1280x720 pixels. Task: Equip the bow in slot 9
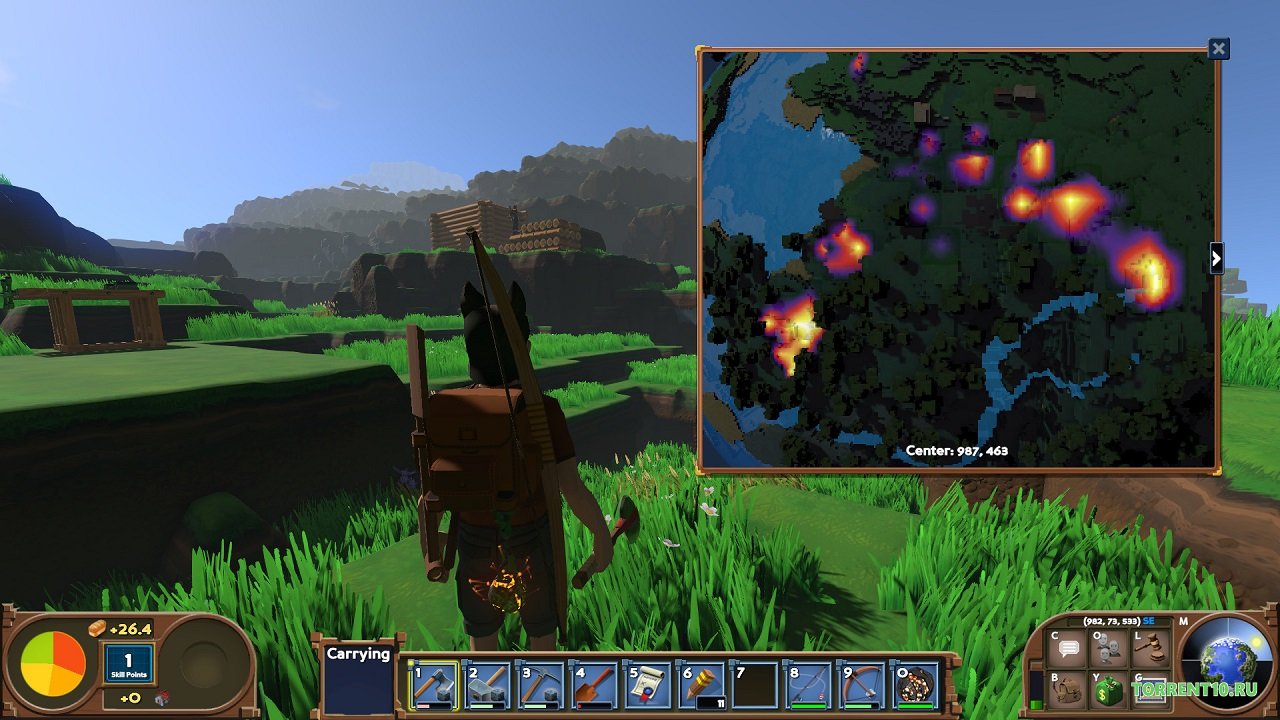[x=862, y=686]
